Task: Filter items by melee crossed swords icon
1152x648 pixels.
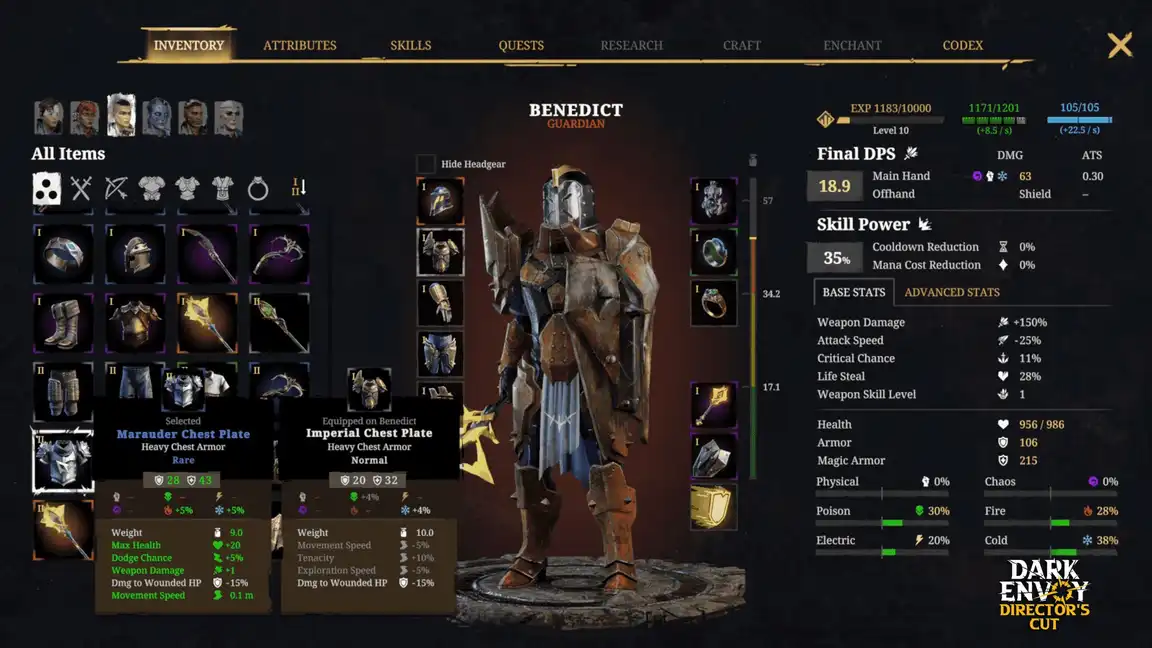Action: click(x=81, y=188)
